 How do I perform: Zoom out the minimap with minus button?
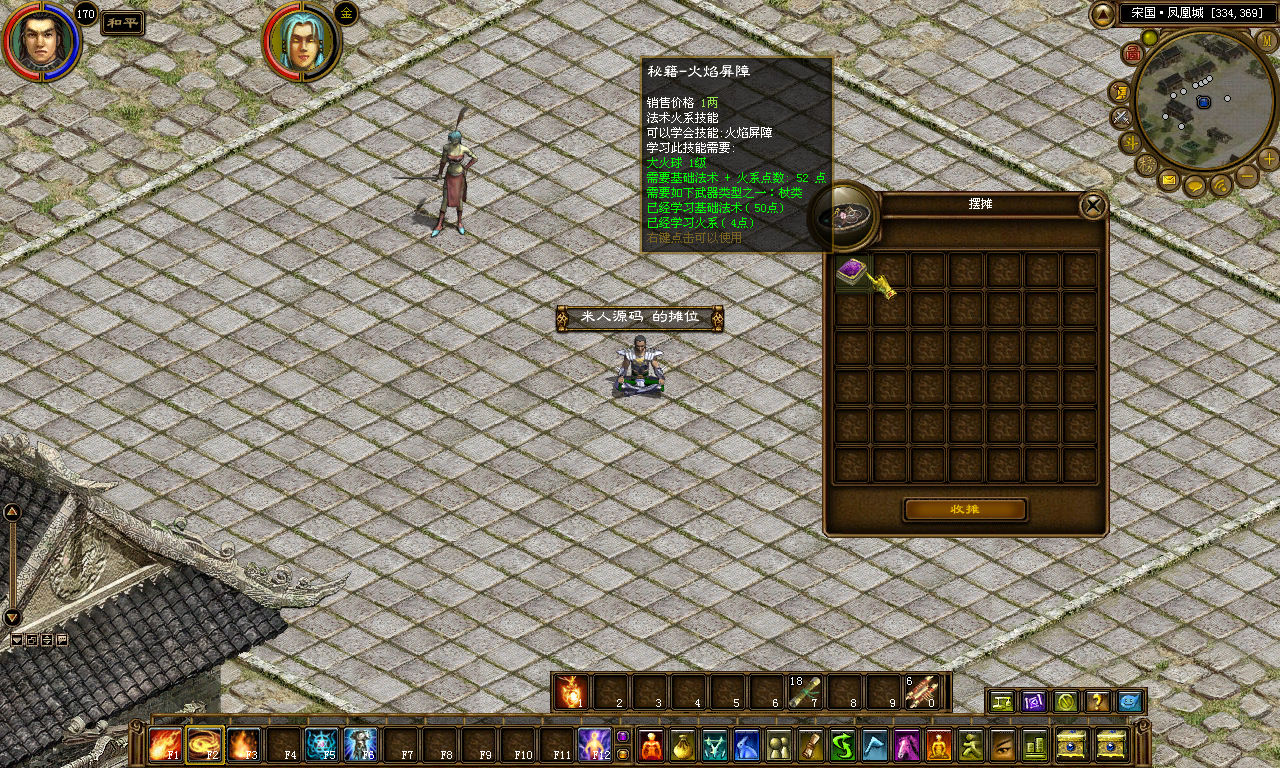pyautogui.click(x=1247, y=177)
